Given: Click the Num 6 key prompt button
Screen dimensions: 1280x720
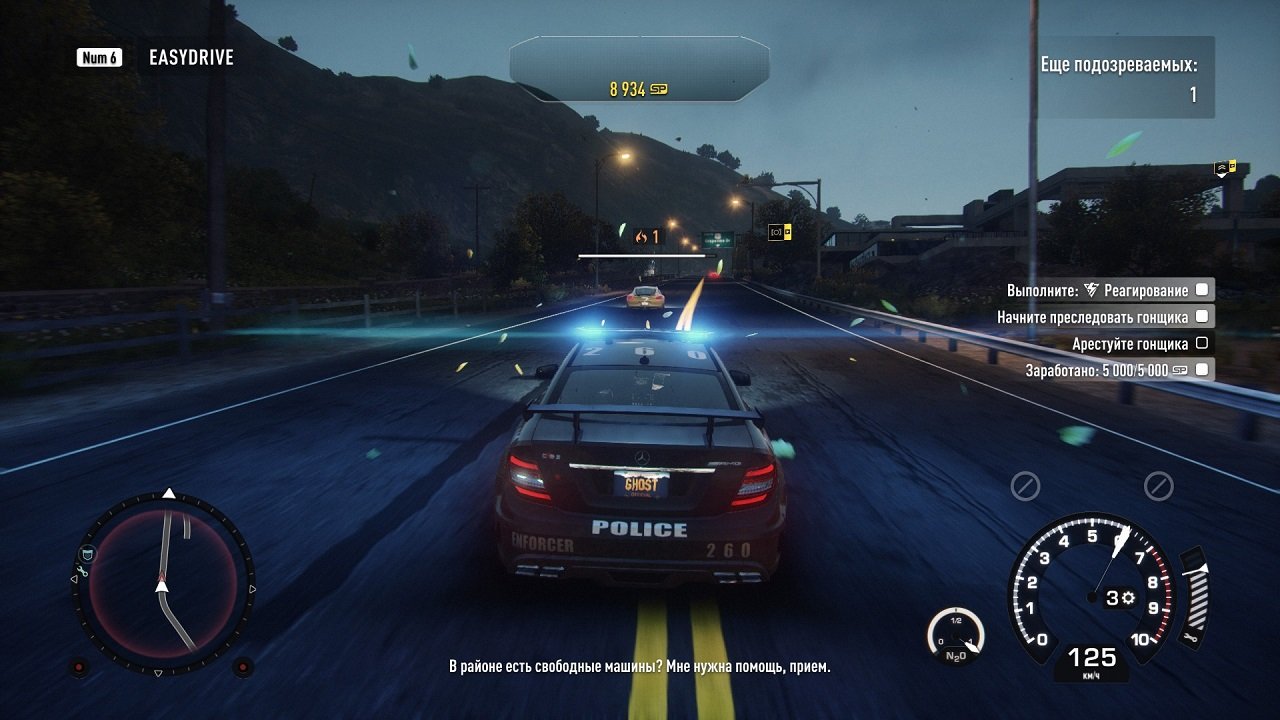Looking at the screenshot, I should coord(97,57).
